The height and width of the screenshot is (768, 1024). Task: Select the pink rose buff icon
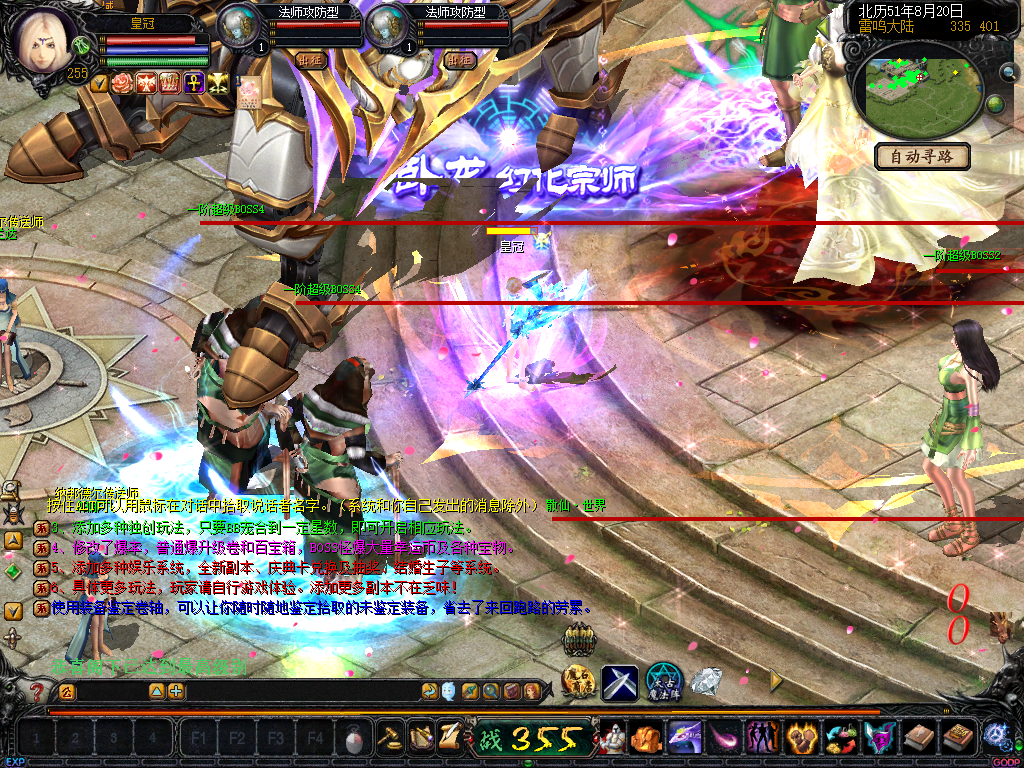[123, 83]
